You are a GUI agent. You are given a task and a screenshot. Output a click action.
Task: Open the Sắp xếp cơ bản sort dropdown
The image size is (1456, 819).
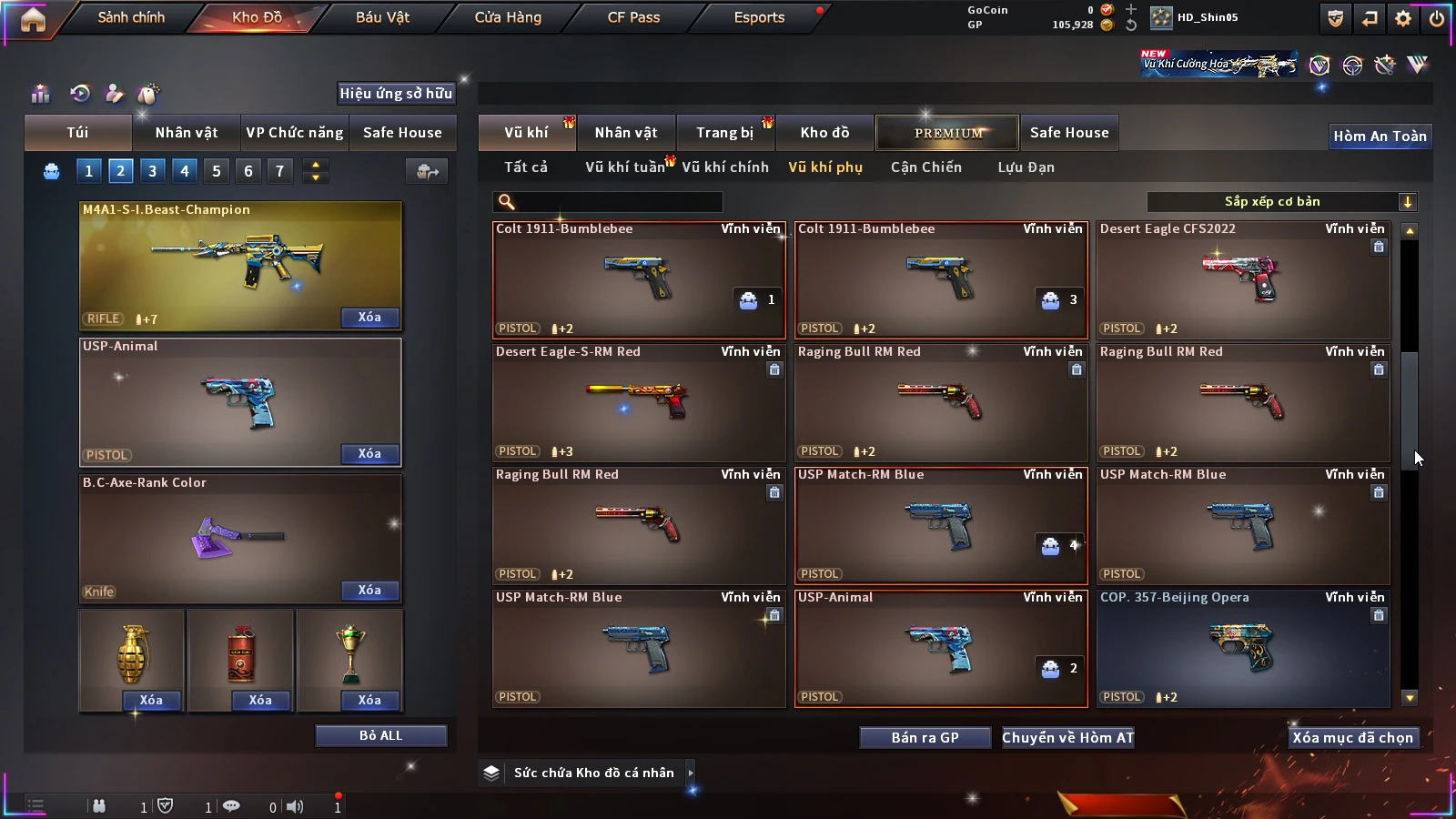click(1281, 202)
